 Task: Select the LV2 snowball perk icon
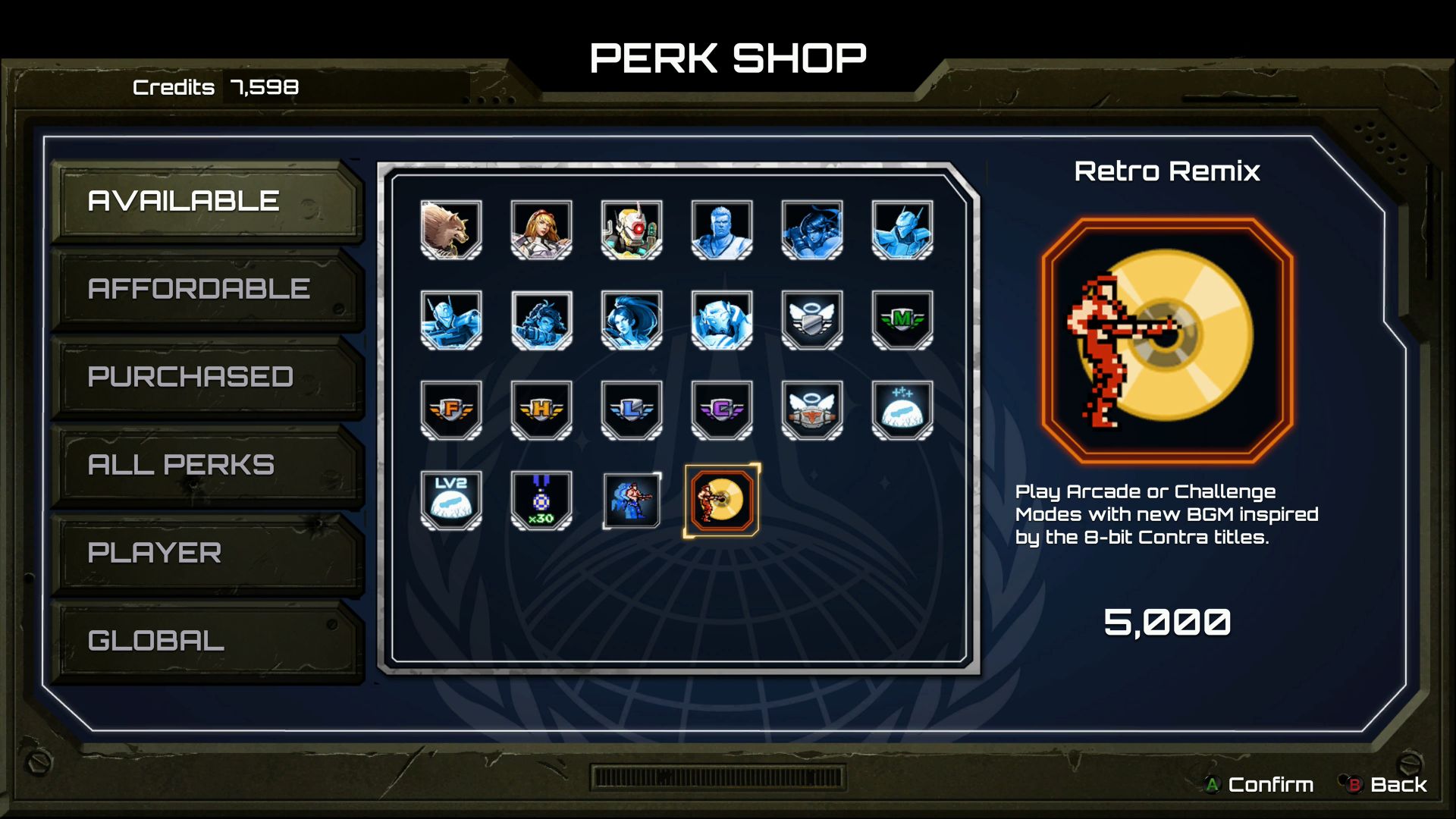click(451, 500)
